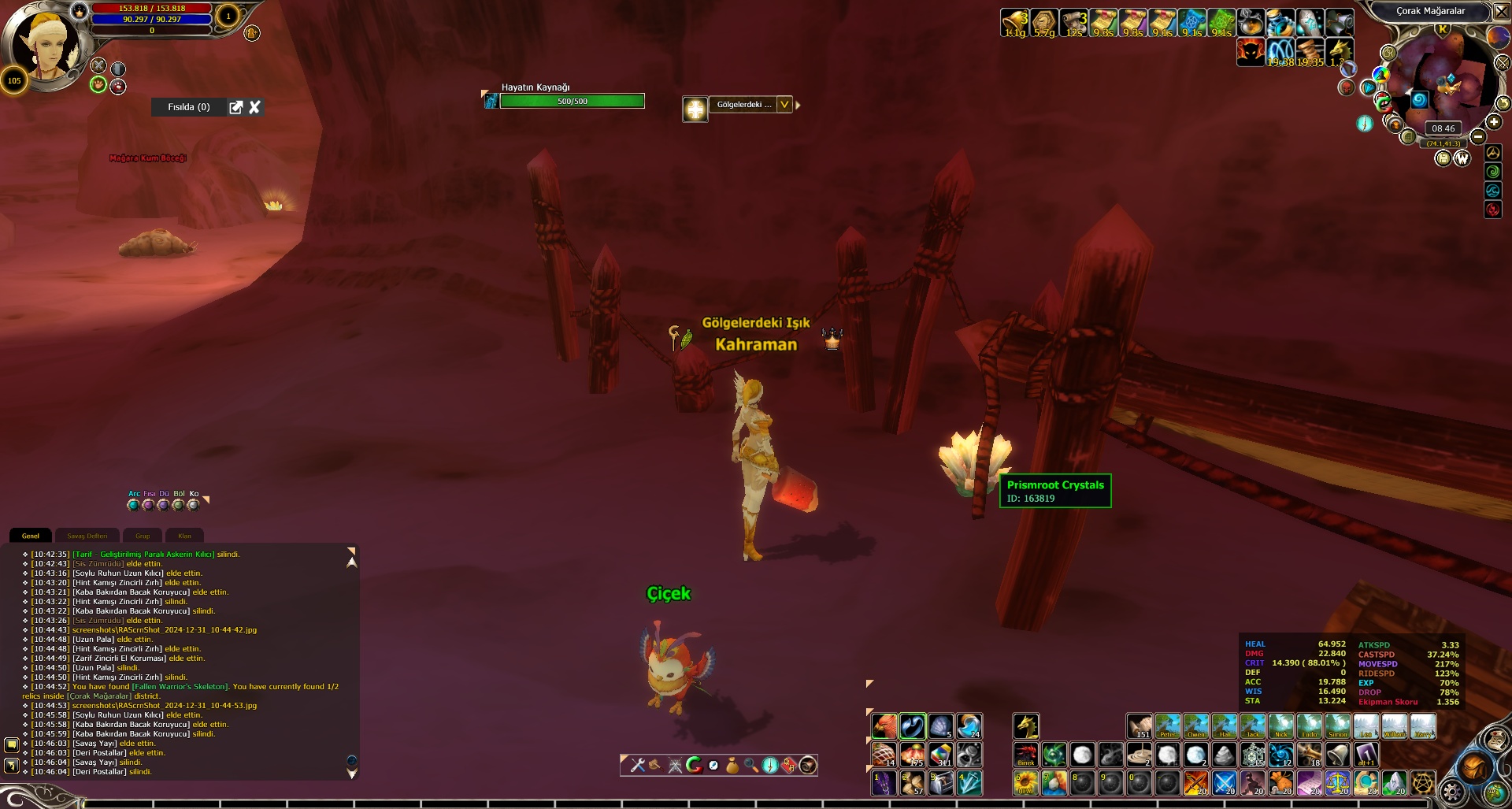
Task: Close the Fısılda whisper window
Action: click(254, 107)
